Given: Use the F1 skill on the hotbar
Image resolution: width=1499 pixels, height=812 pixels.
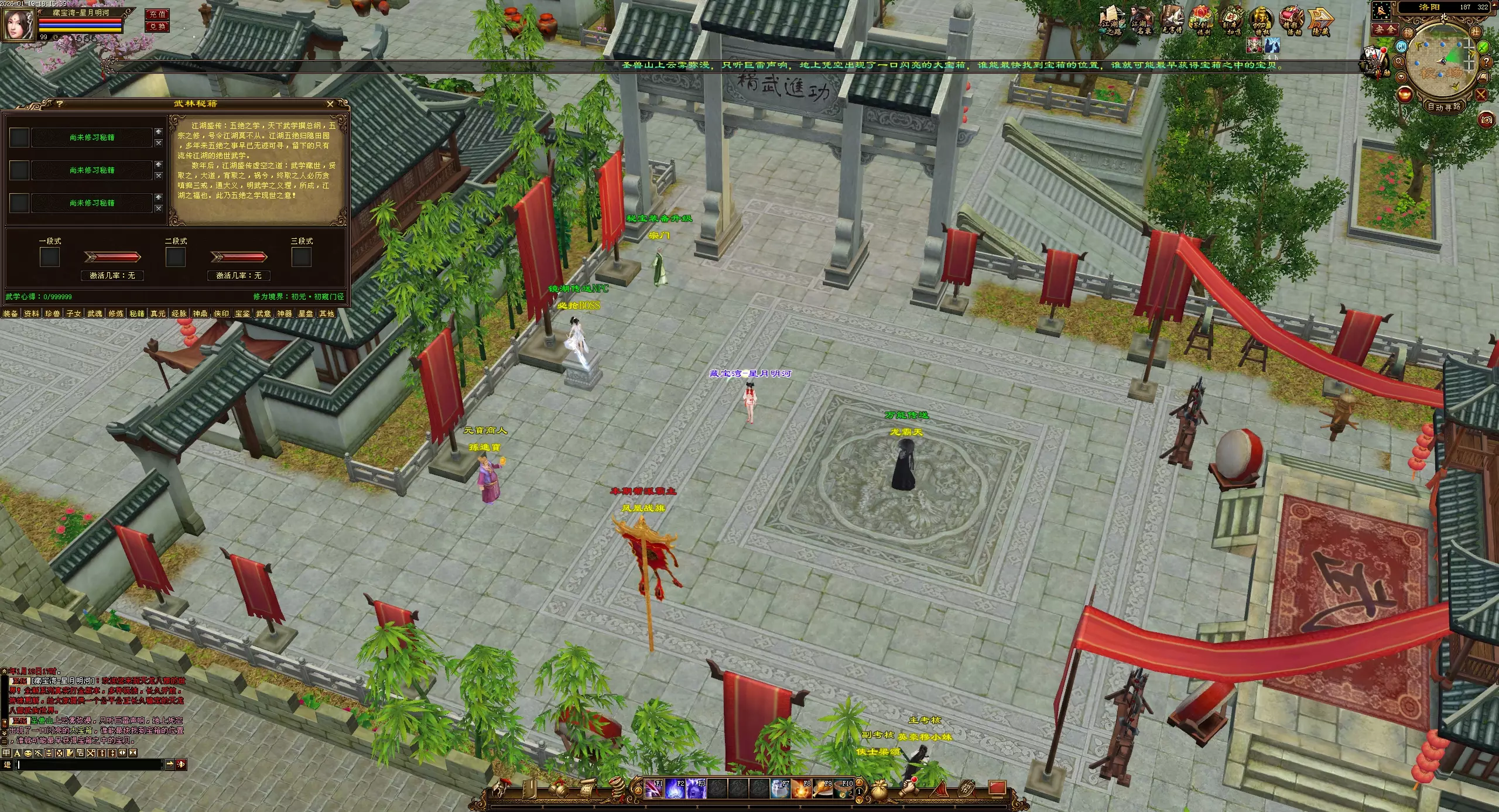Looking at the screenshot, I should (653, 789).
